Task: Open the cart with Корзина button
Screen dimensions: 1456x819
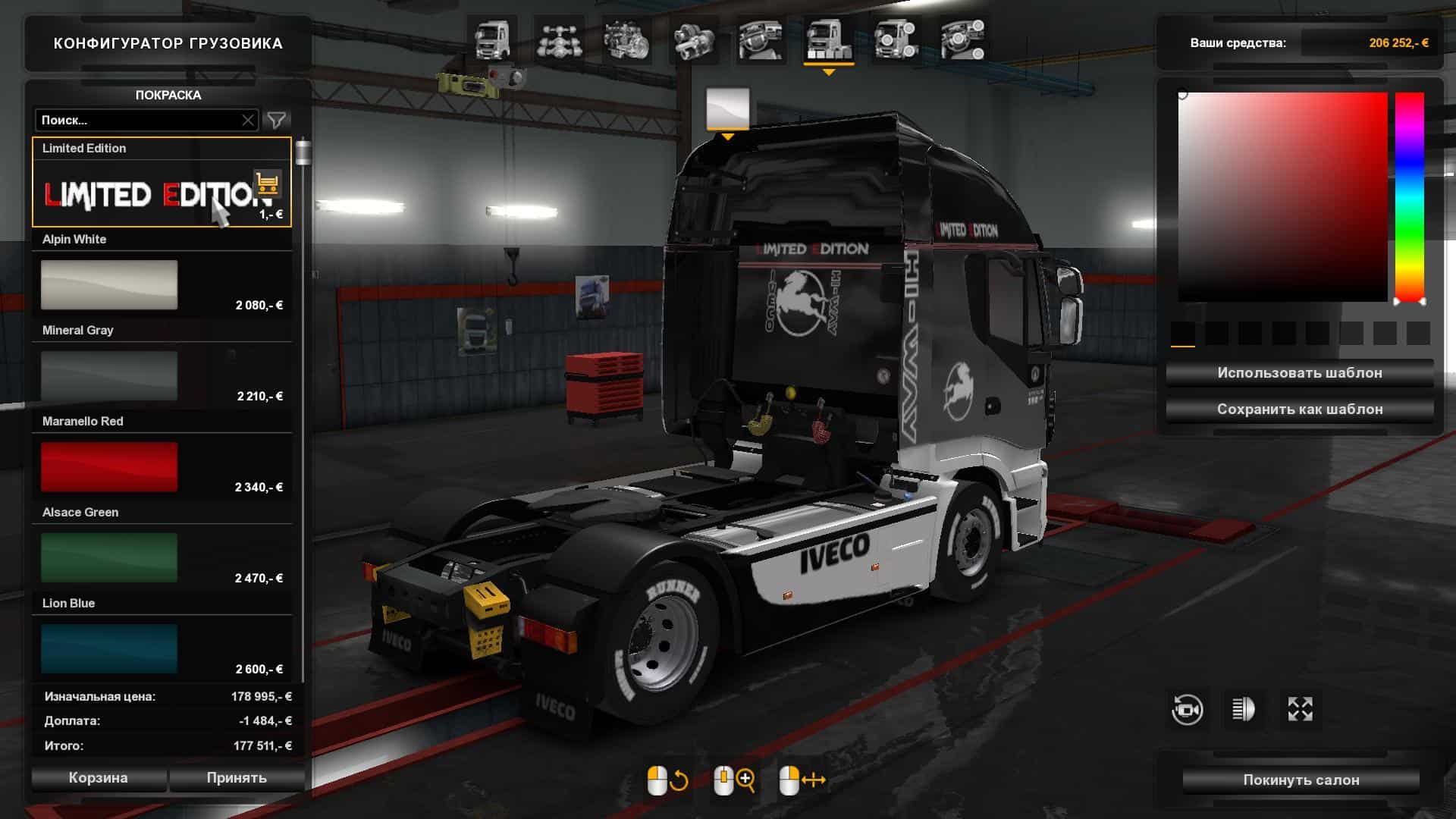Action: [99, 778]
